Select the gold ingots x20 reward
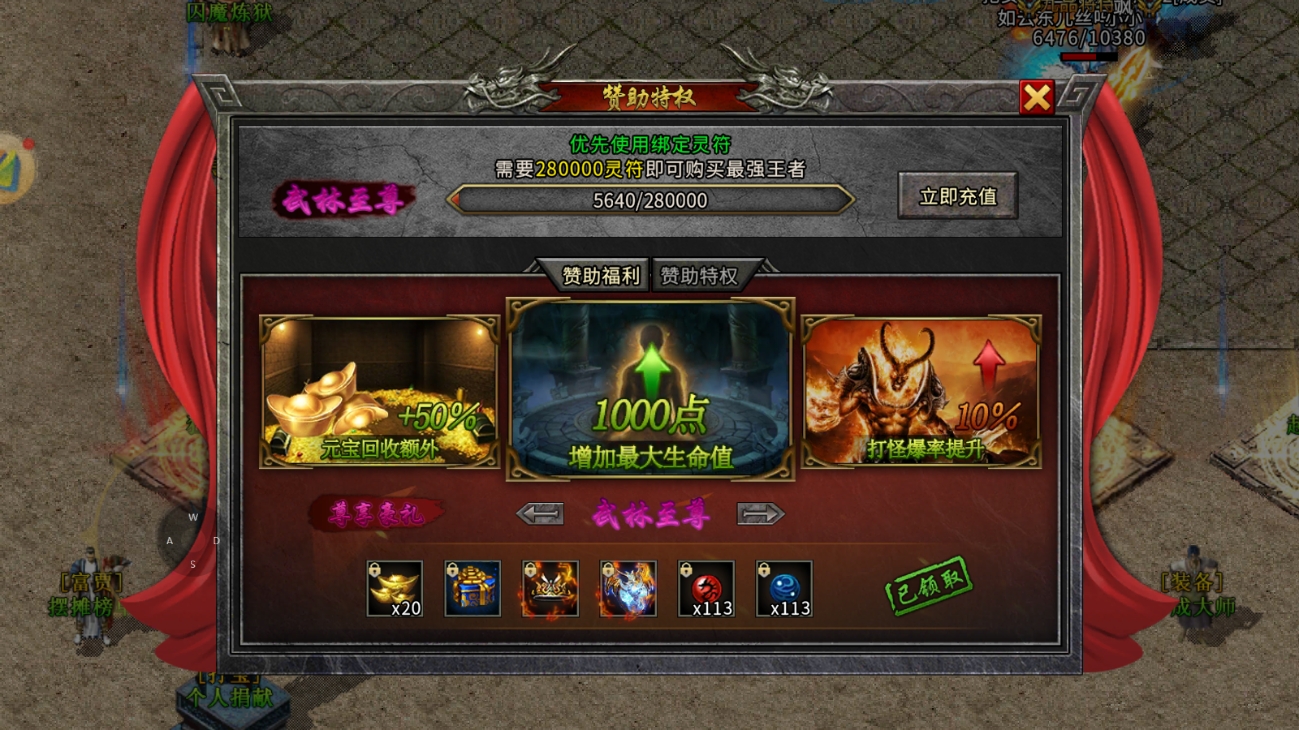The width and height of the screenshot is (1299, 730). (x=394, y=588)
